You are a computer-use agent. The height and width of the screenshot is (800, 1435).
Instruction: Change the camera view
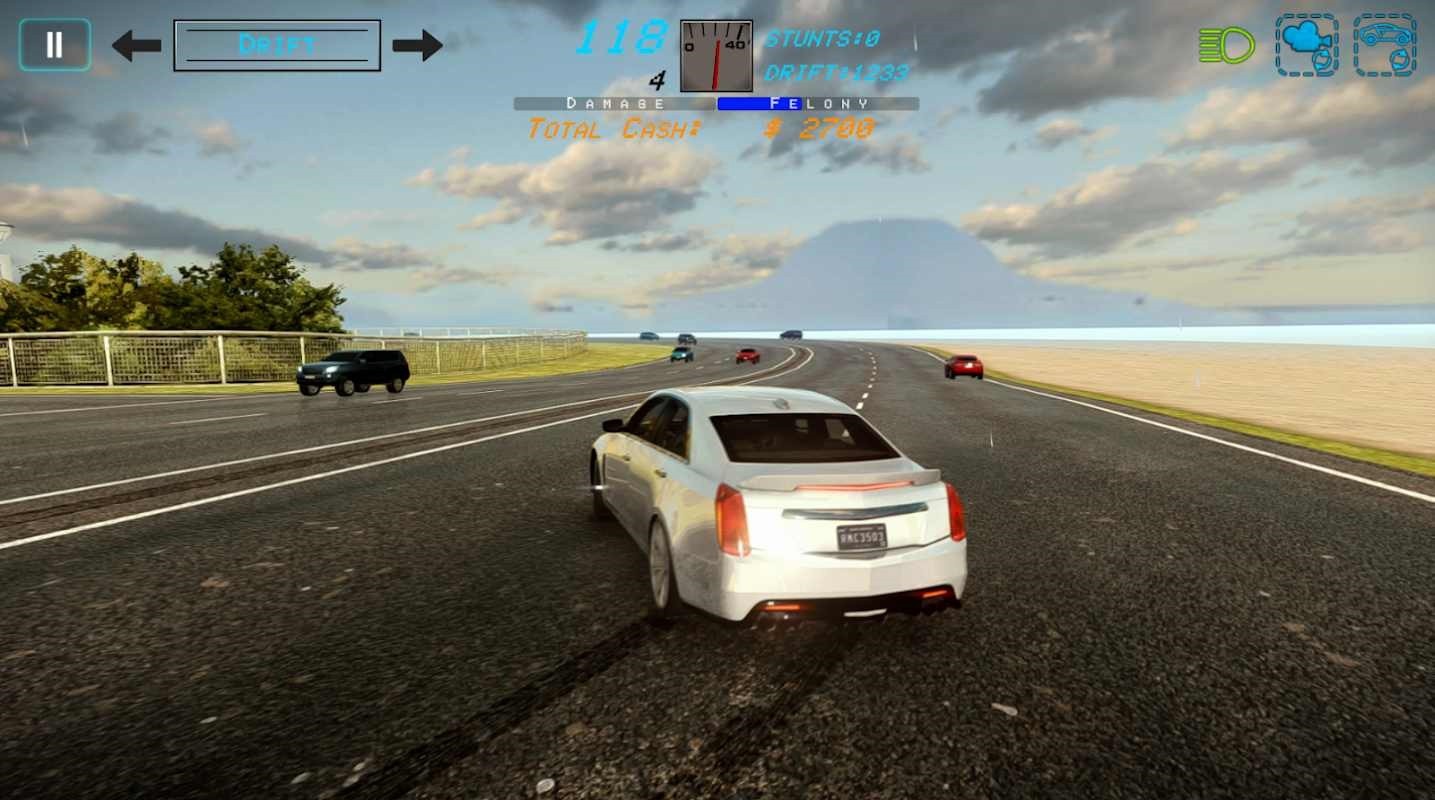click(1307, 45)
